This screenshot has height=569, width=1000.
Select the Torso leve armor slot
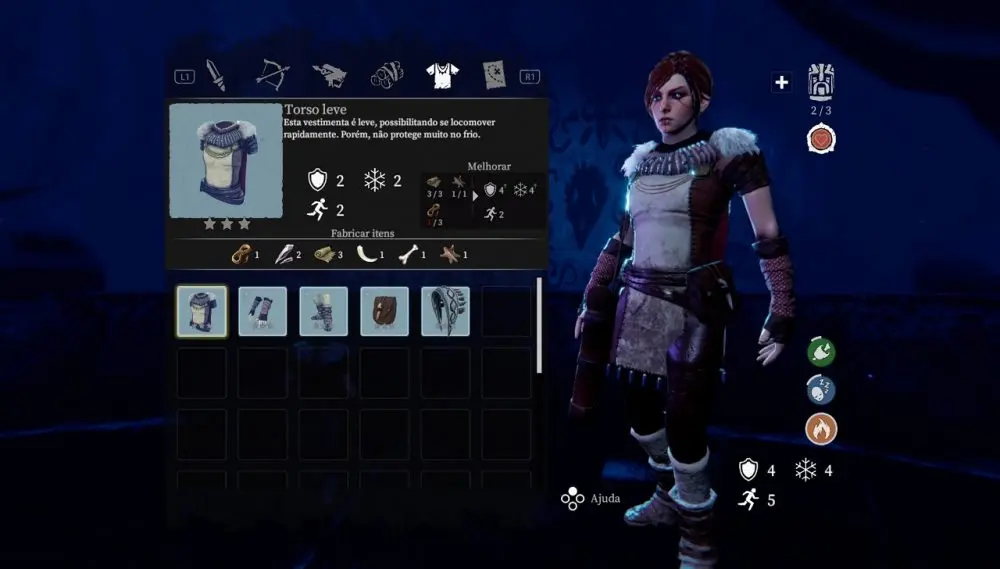coord(202,311)
